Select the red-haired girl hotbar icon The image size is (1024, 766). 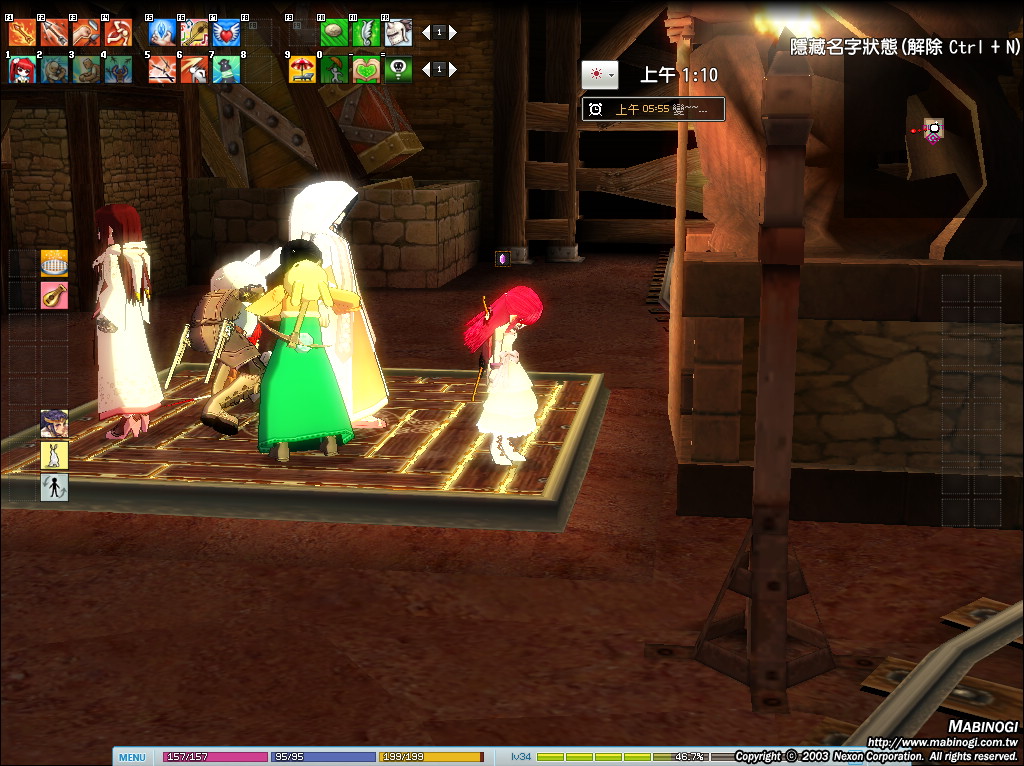[x=22, y=69]
